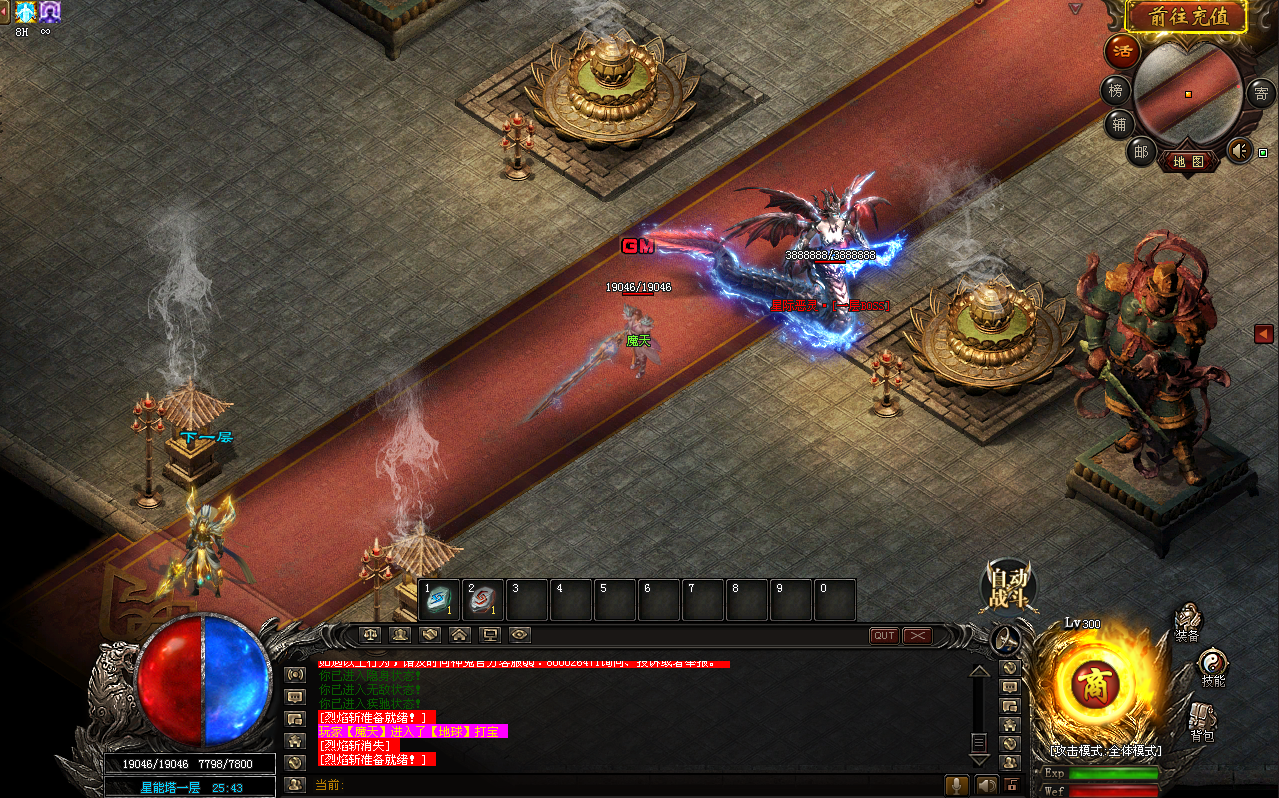Use the blue rune in hotbar slot 1
The height and width of the screenshot is (798, 1279).
click(440, 600)
